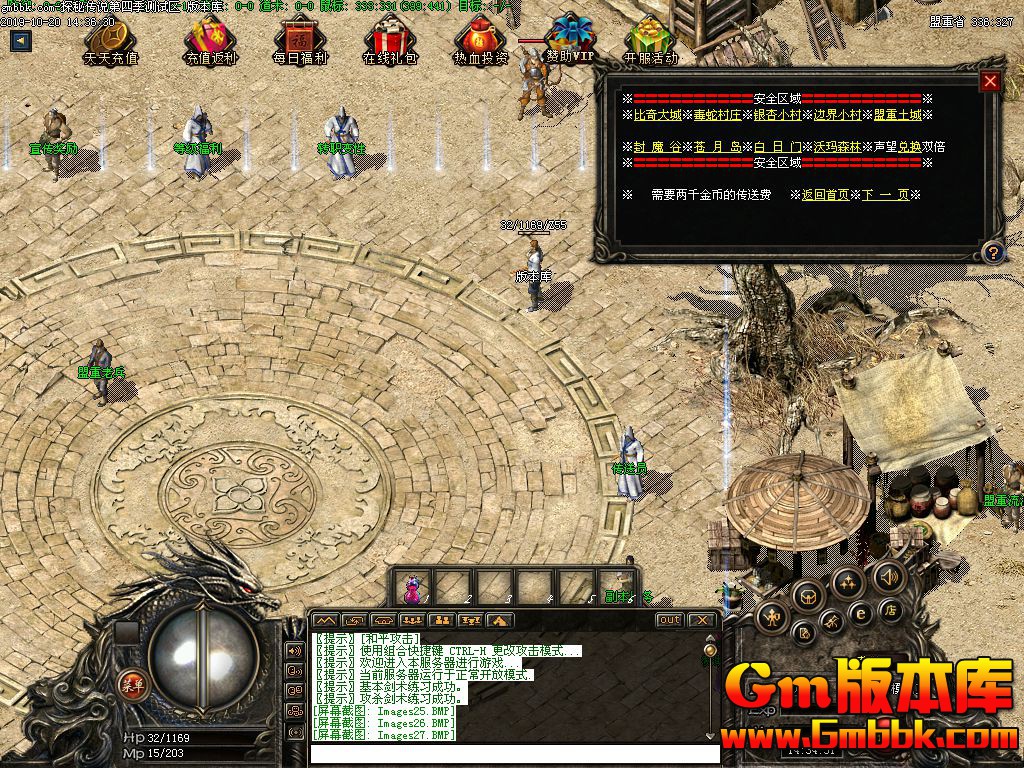1024x768 pixels.
Task: Click the chat text input field
Action: [510, 754]
